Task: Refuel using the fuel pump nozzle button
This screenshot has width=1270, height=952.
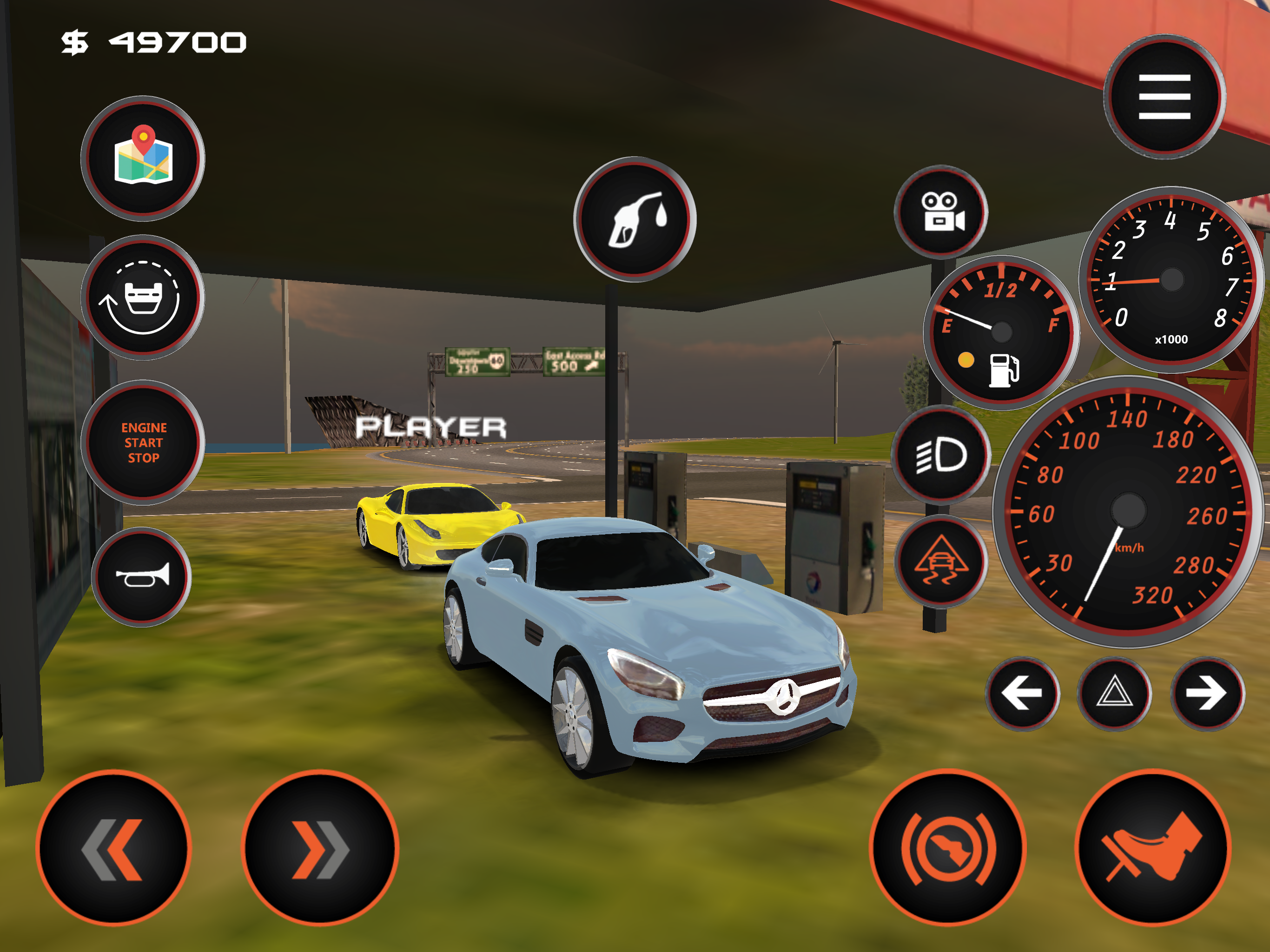Action: 635,219
